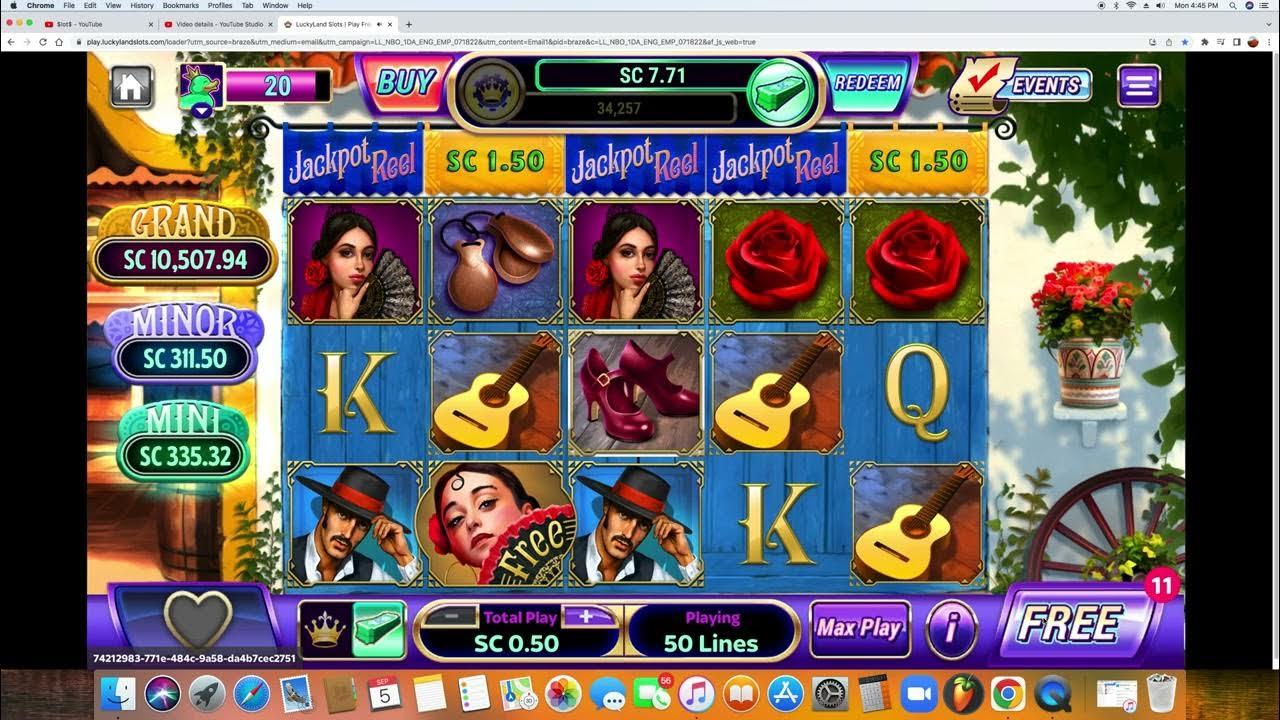
Task: Click the REDEEM button
Action: 867,83
